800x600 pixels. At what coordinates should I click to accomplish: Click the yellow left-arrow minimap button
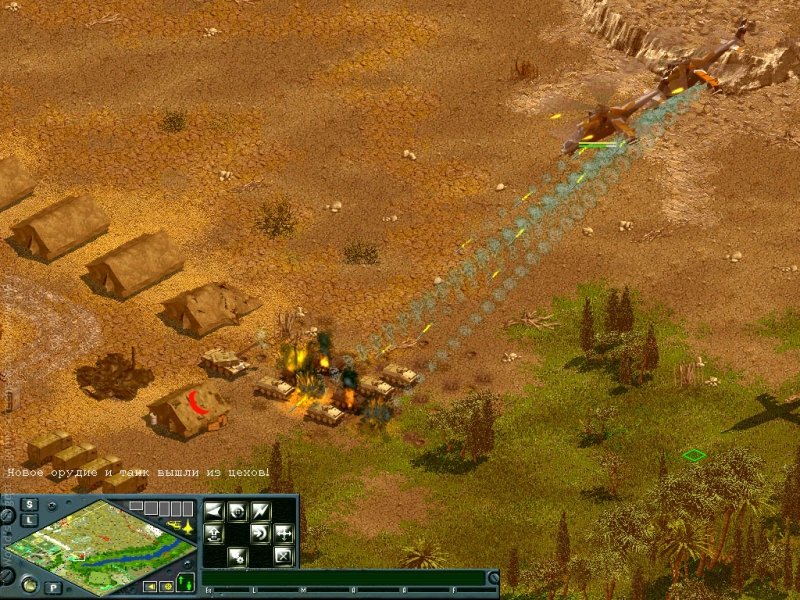150,586
